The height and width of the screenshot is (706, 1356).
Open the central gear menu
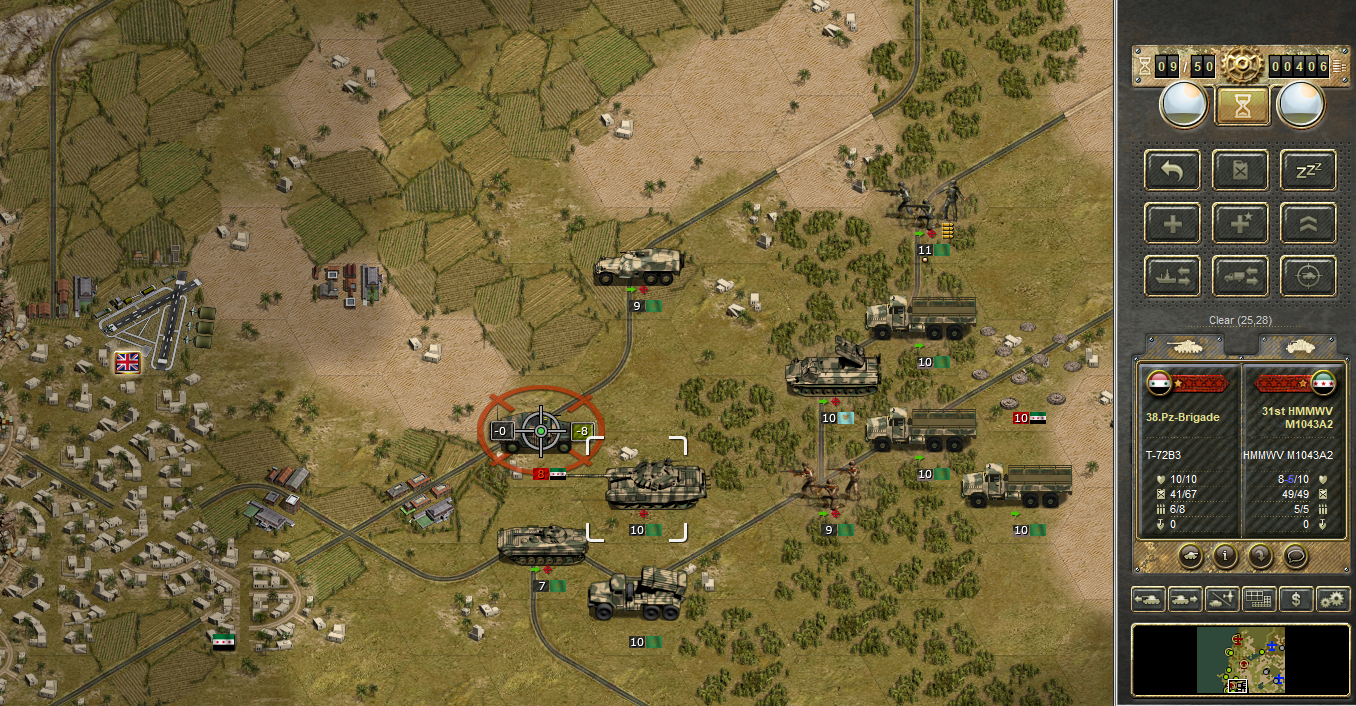(1242, 66)
